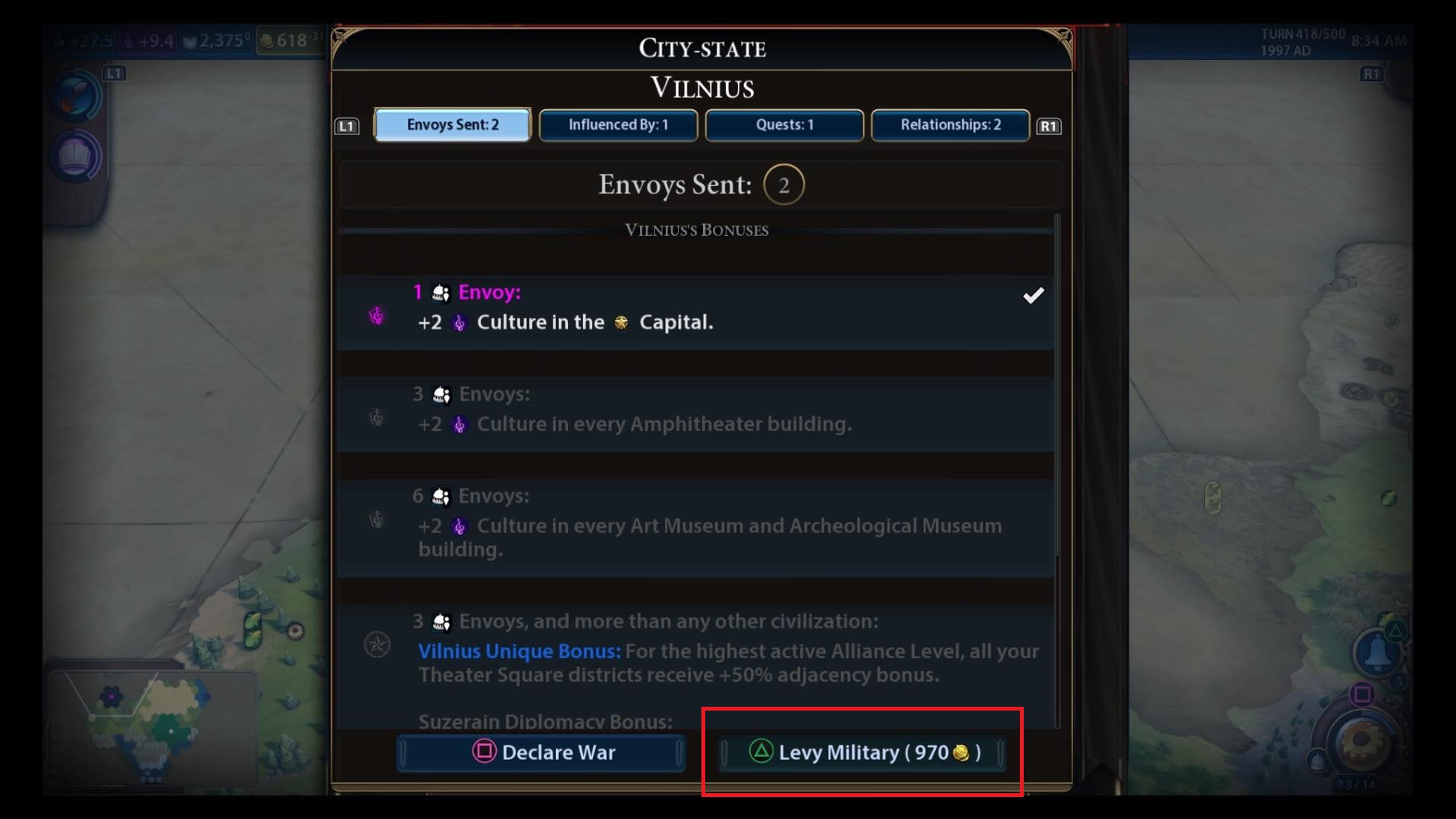Switch to the Influenced By tab
This screenshot has height=819, width=1456.
pyautogui.click(x=618, y=125)
